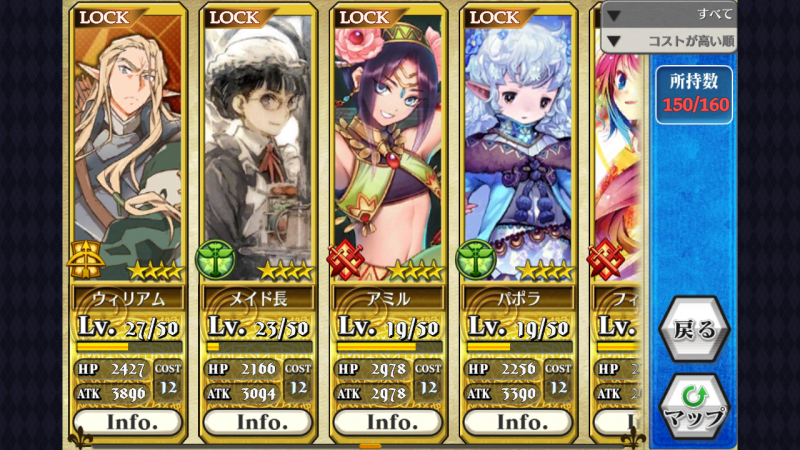800x450 pixels.
Task: Select the ウィリアム elf character card
Action: click(x=130, y=150)
